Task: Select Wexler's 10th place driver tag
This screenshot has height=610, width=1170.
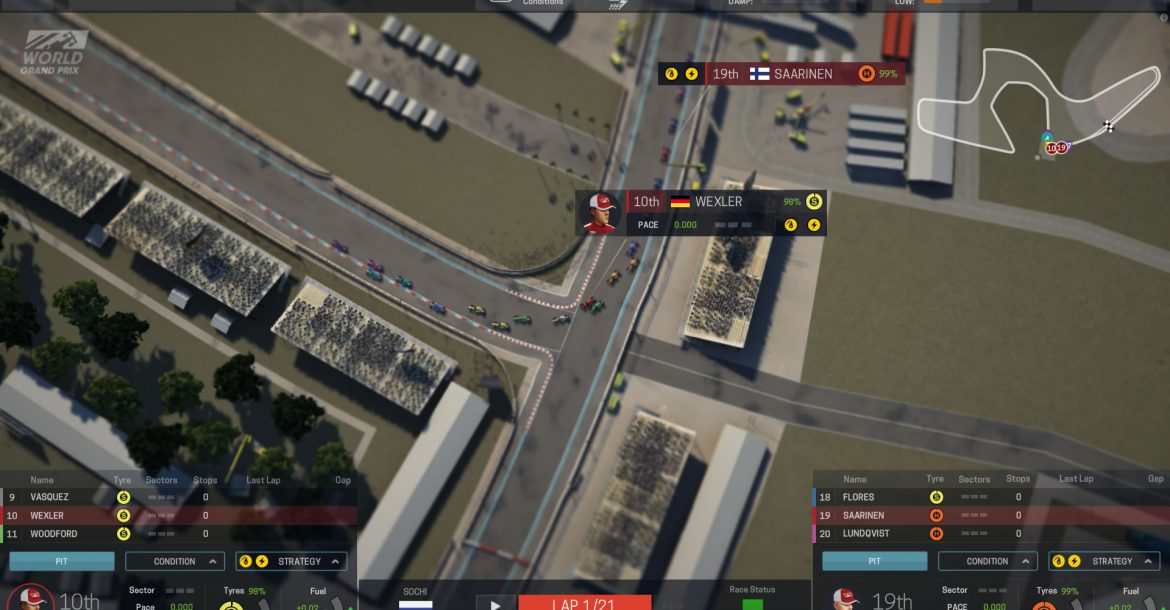Action: coord(720,202)
